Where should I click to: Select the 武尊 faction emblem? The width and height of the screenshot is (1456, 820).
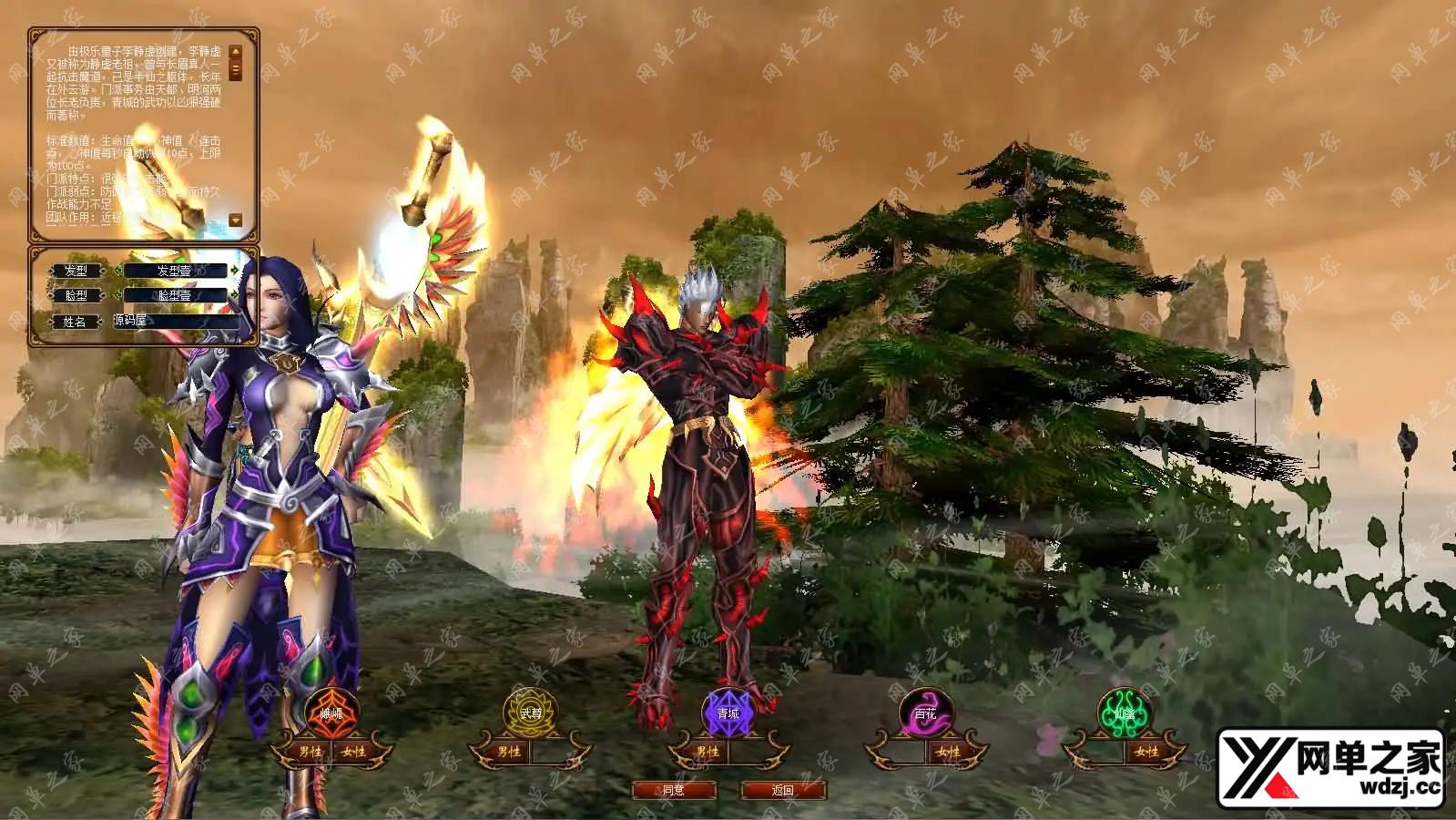[531, 712]
